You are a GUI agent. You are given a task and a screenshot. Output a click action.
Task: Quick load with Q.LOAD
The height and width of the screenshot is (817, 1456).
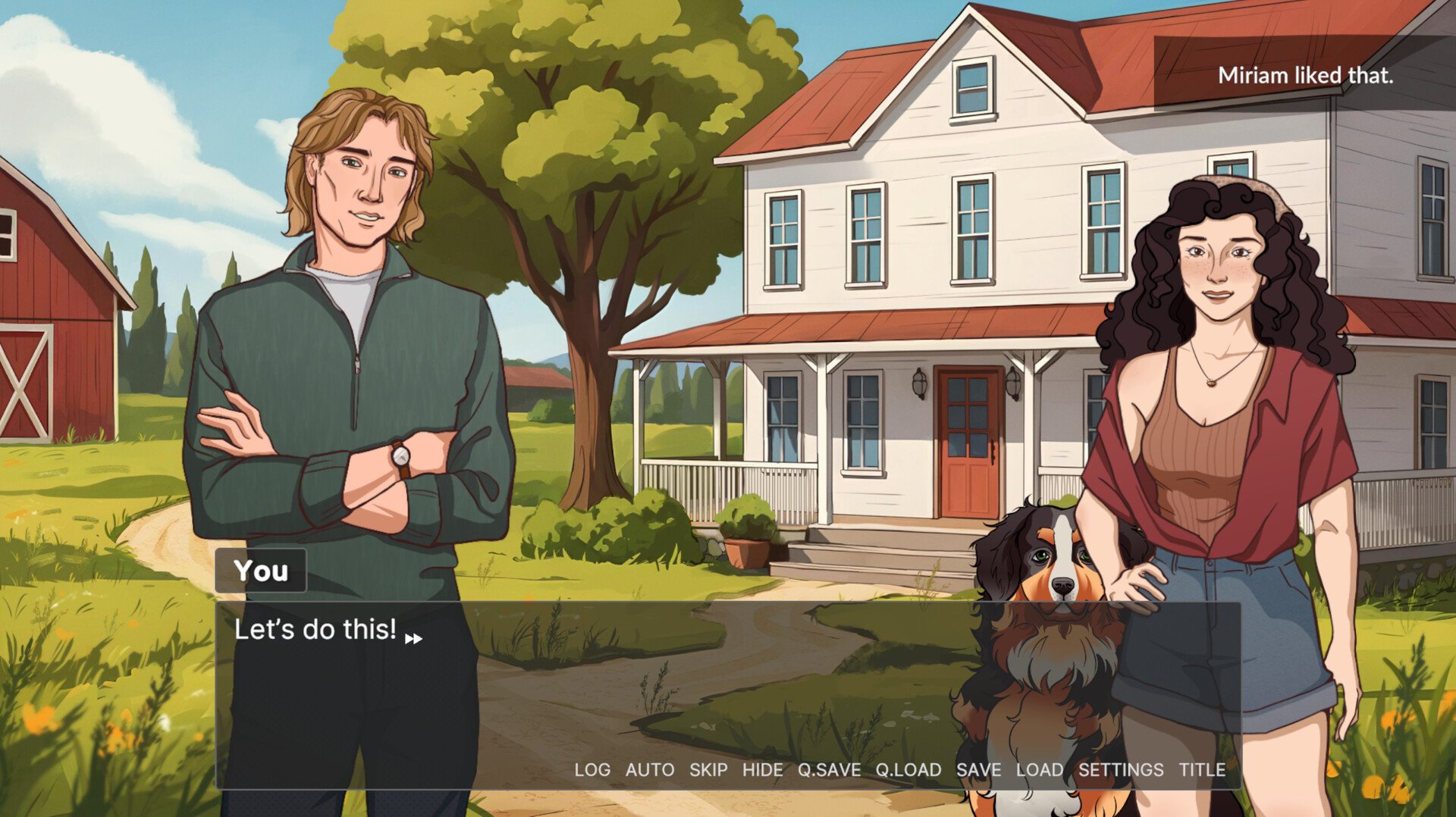click(x=908, y=770)
